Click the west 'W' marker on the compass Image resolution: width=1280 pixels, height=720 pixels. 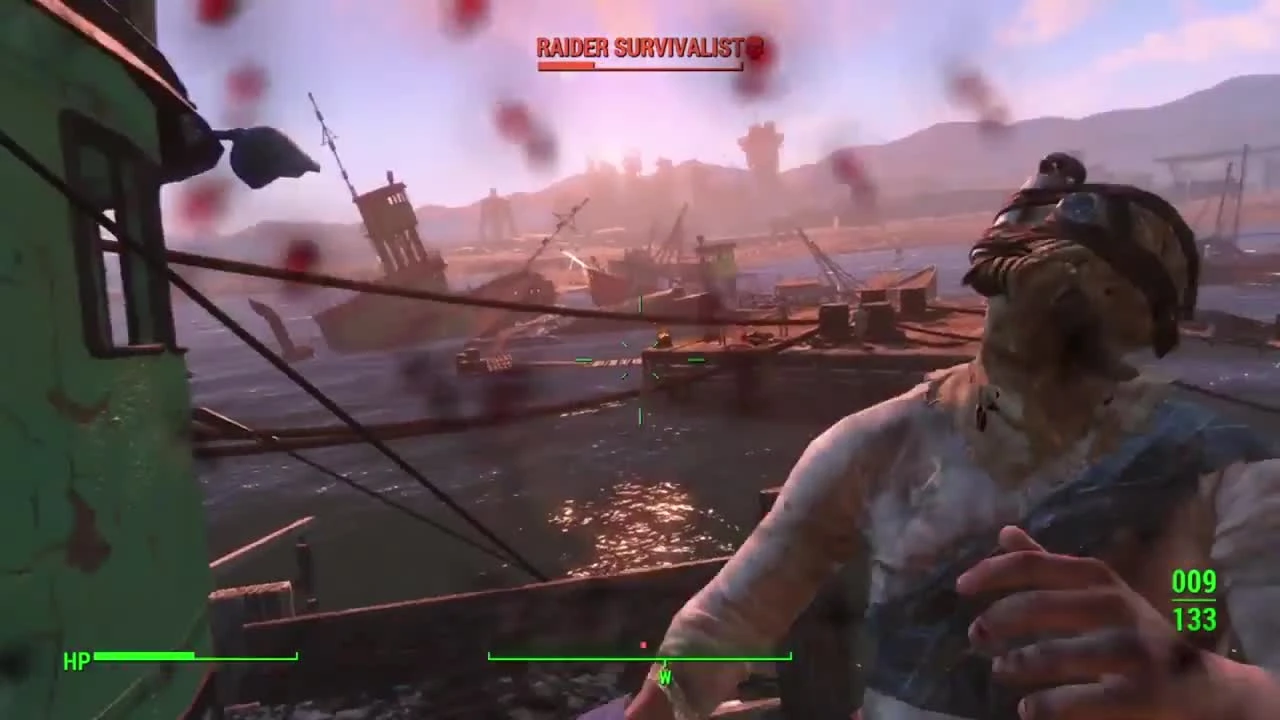tap(665, 677)
